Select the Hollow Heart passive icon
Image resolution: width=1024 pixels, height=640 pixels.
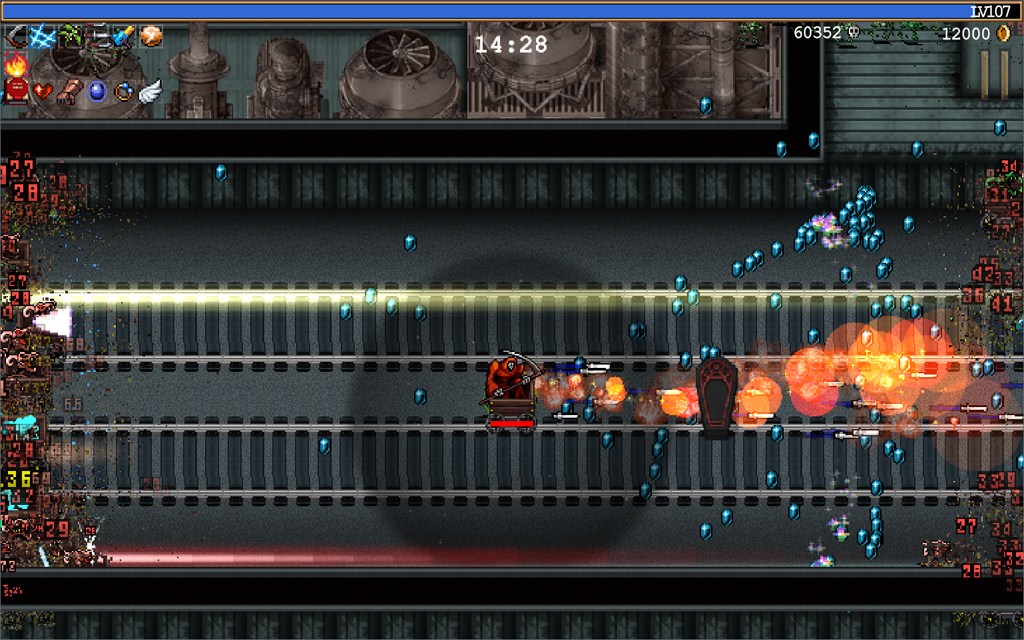(43, 91)
